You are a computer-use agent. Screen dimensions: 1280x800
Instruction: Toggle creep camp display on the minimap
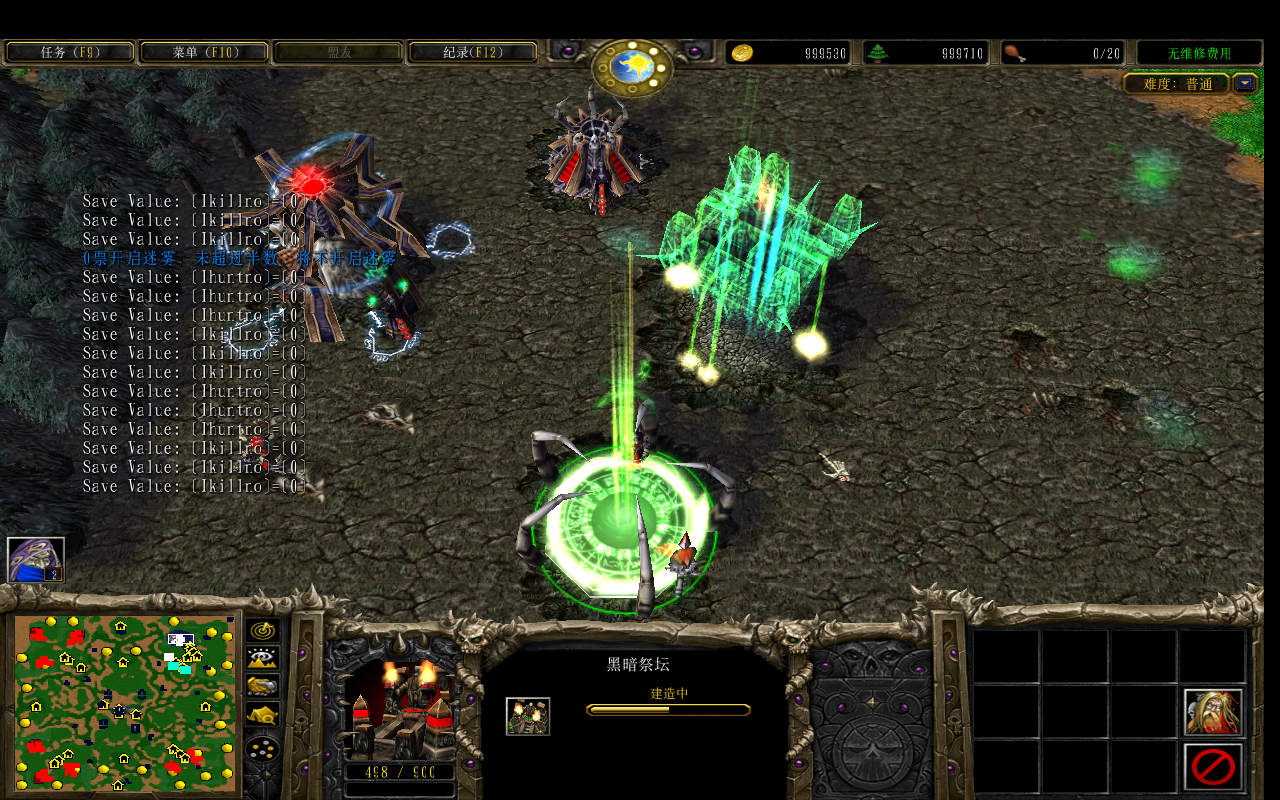263,714
